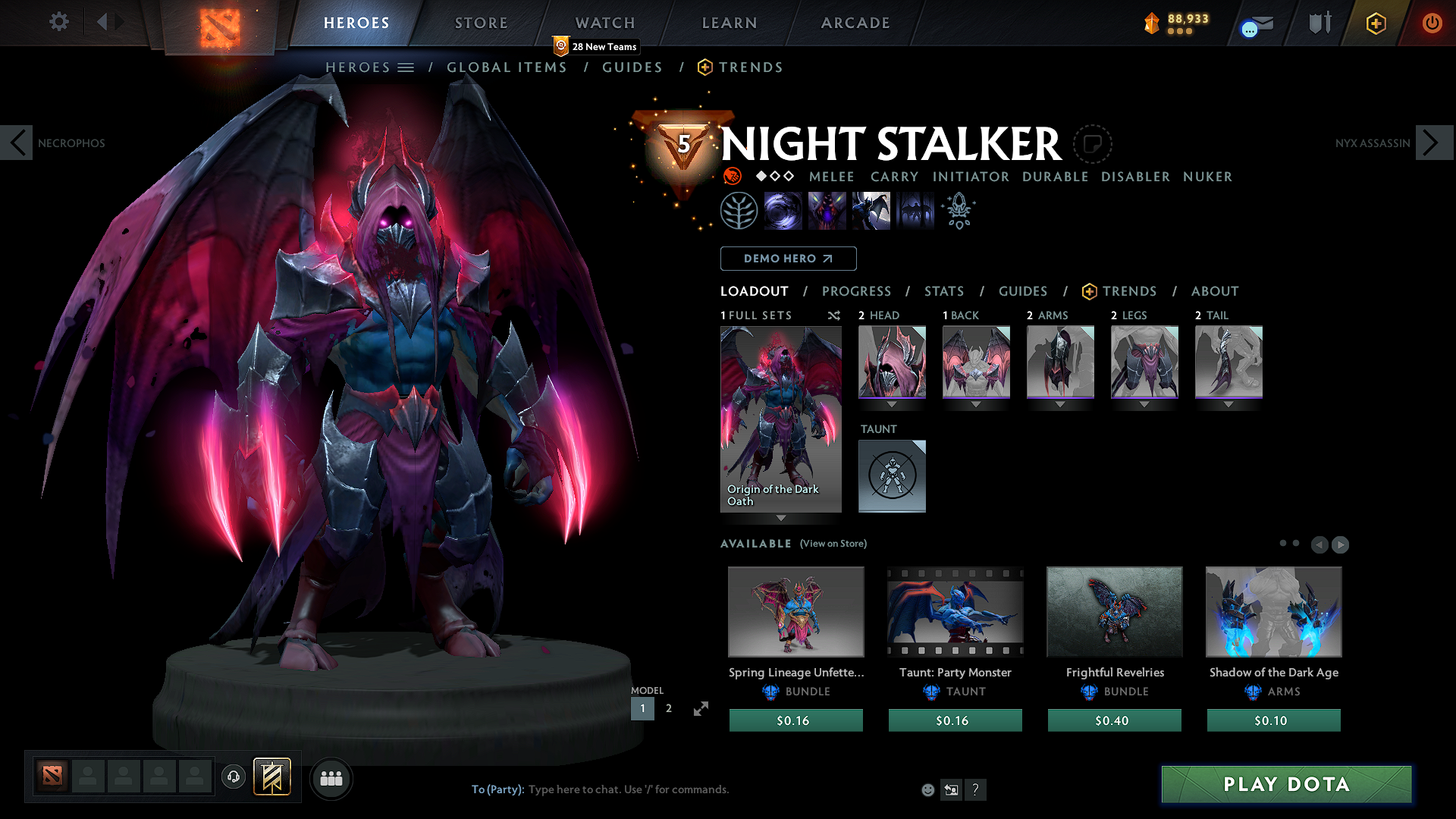Show the hero Stats tab
Viewport: 1456px width, 819px height.
943,291
